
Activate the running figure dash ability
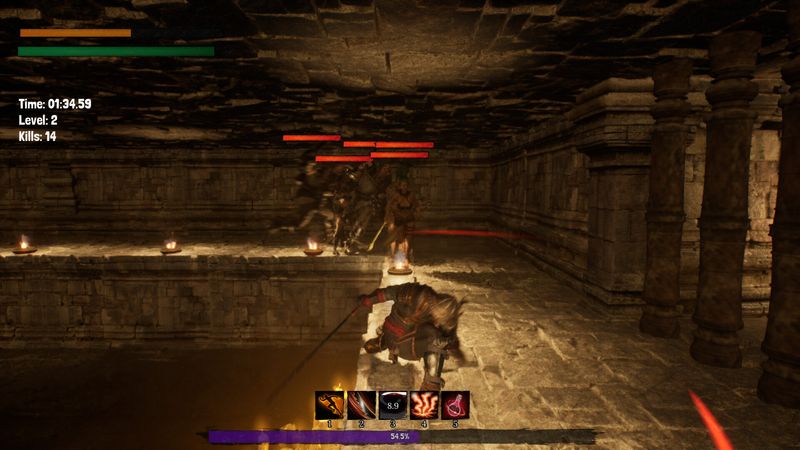point(329,405)
